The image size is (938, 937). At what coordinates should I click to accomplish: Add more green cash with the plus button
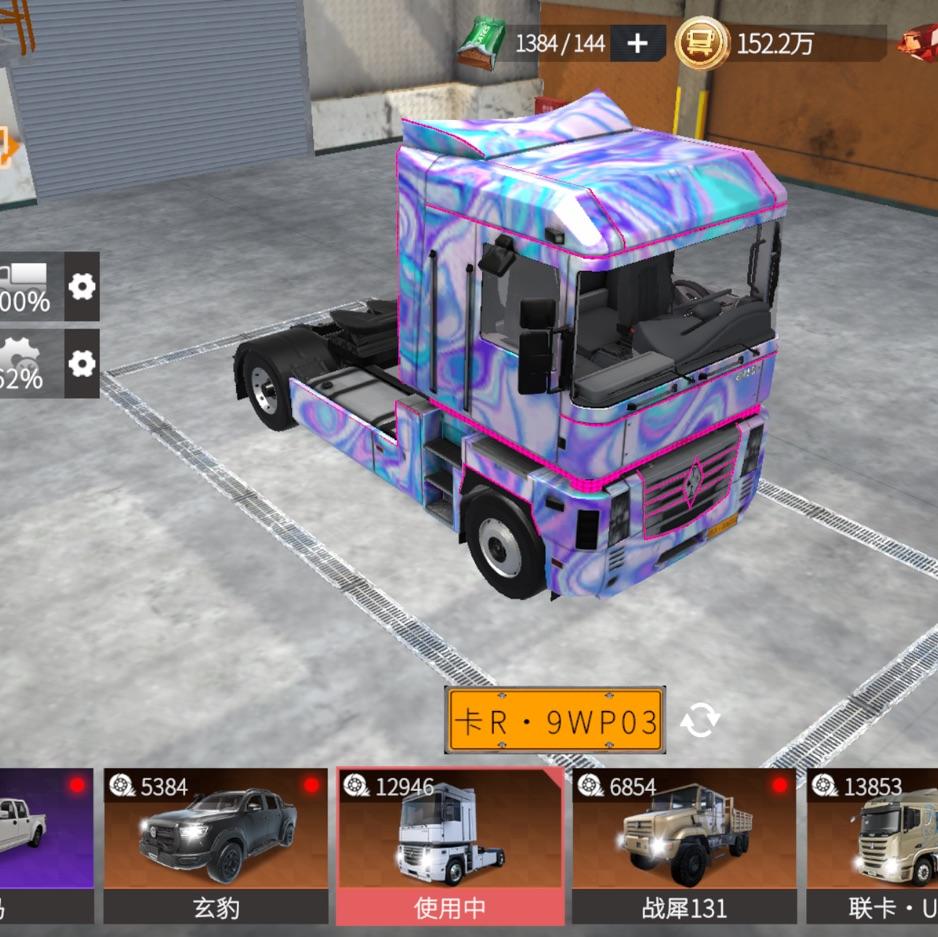pos(637,43)
